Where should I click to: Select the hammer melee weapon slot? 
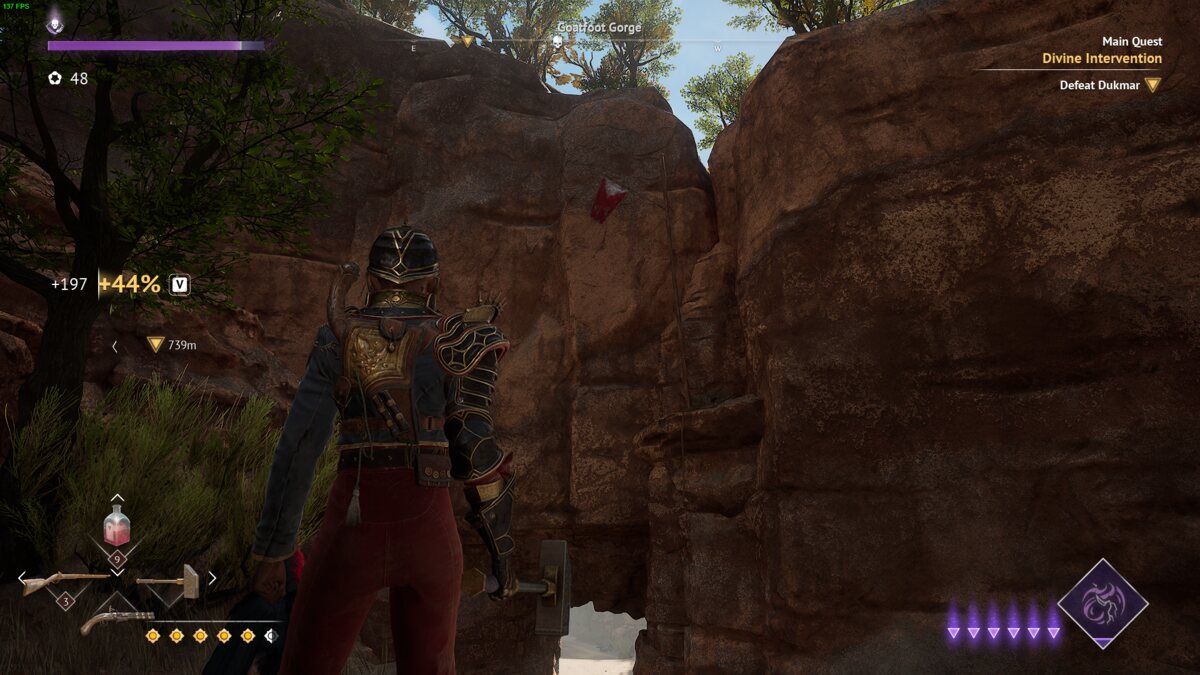click(x=167, y=580)
